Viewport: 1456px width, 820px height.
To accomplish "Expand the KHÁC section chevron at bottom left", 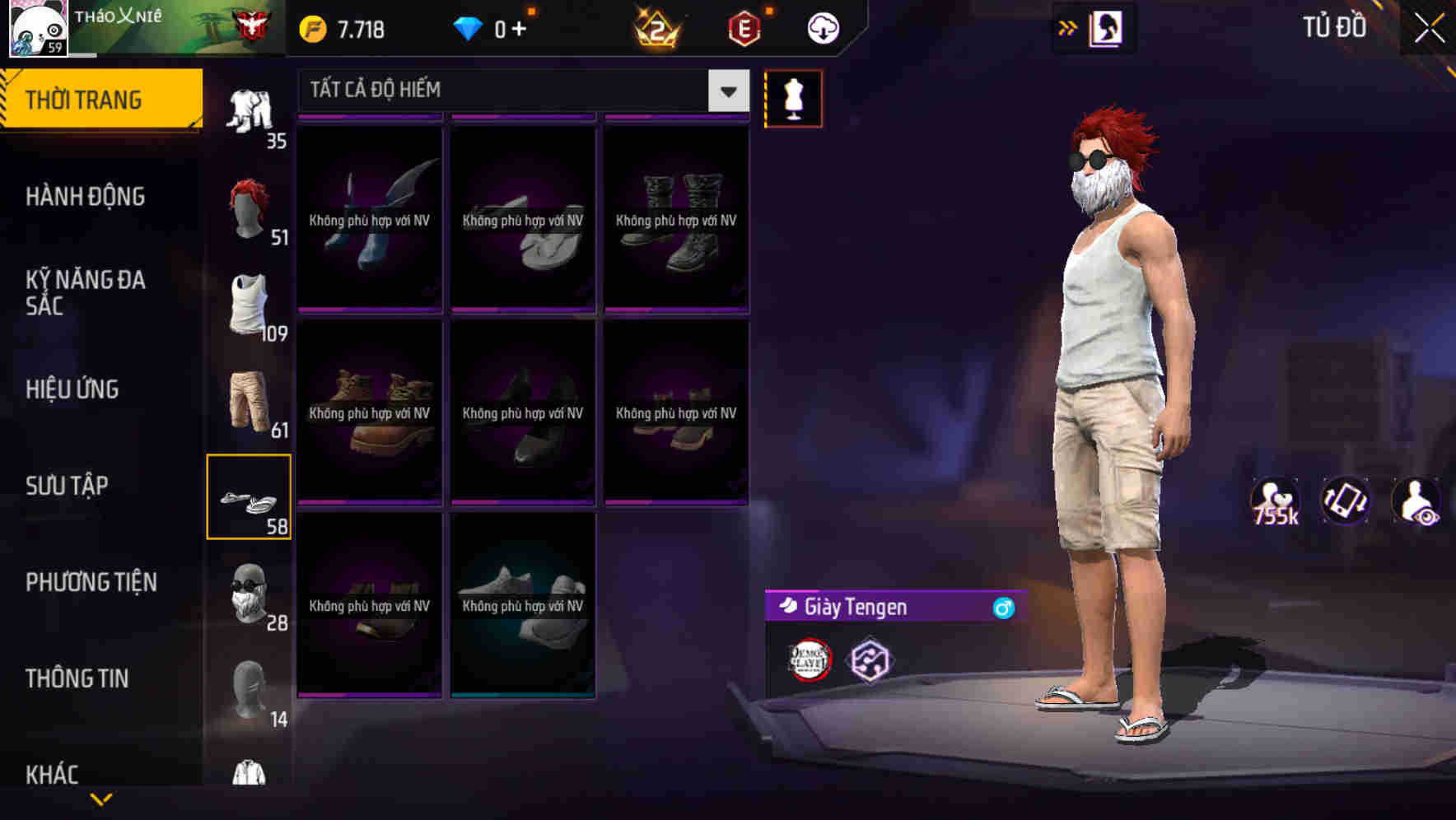I will coord(103,797).
